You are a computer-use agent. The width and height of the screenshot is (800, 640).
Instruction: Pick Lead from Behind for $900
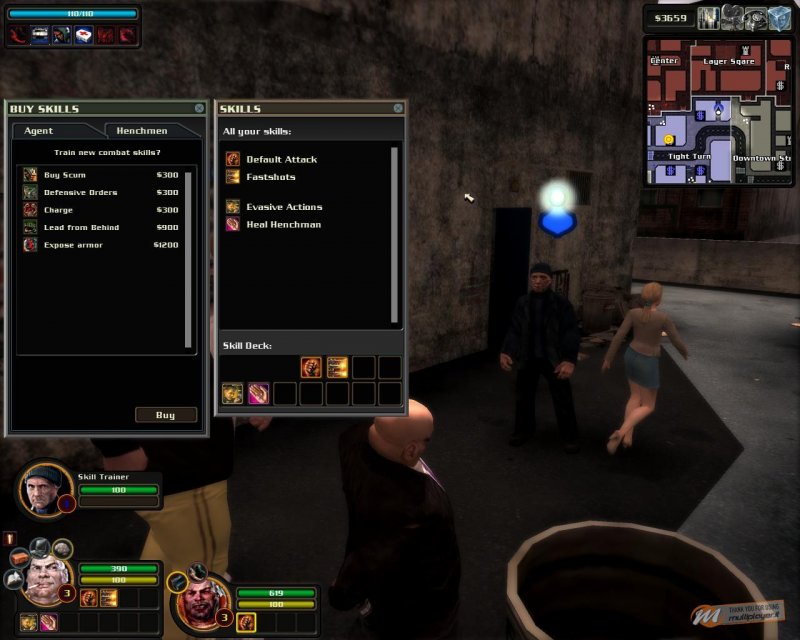pyautogui.click(x=80, y=227)
